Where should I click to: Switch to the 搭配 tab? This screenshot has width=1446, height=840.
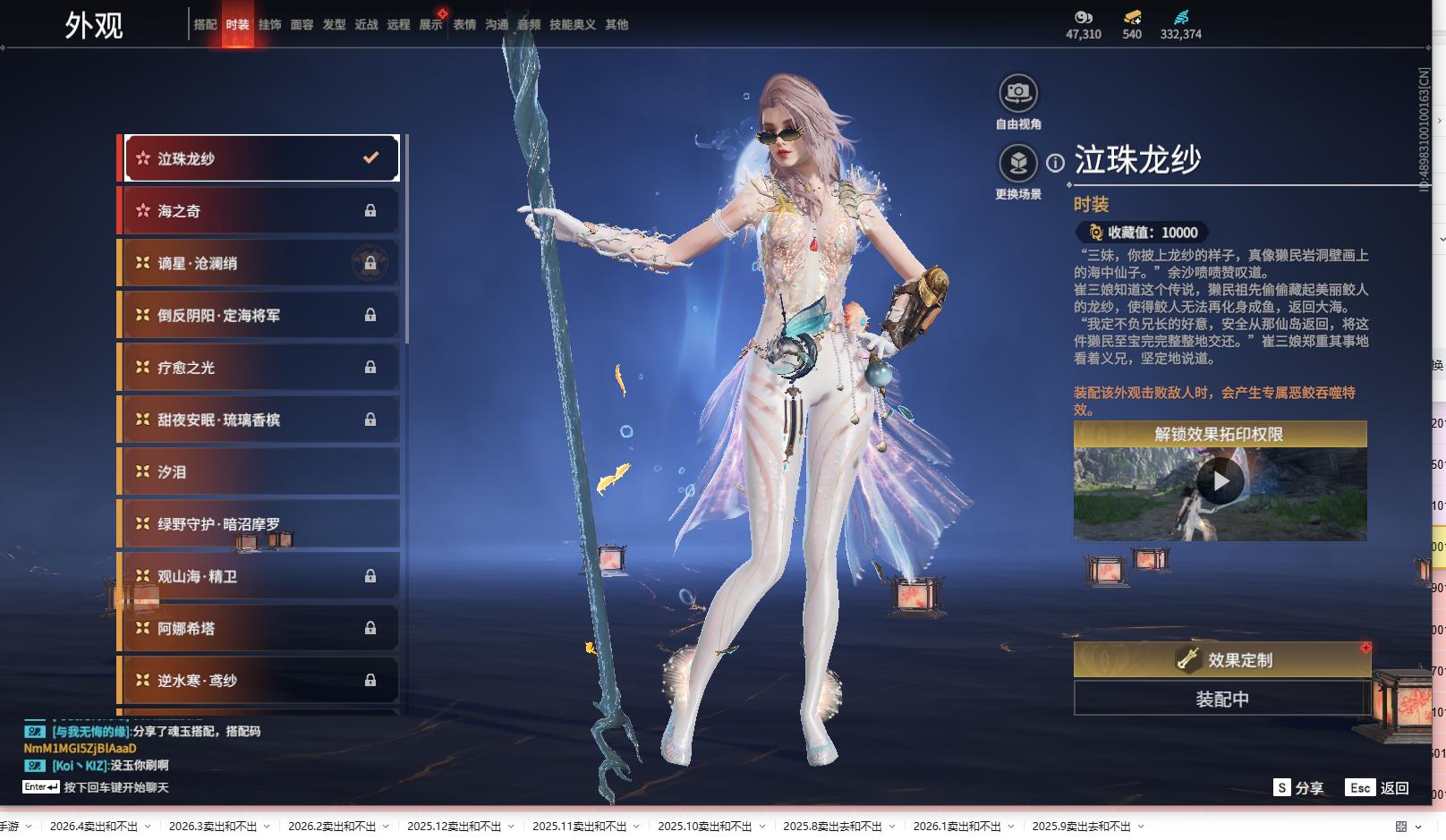[x=205, y=25]
